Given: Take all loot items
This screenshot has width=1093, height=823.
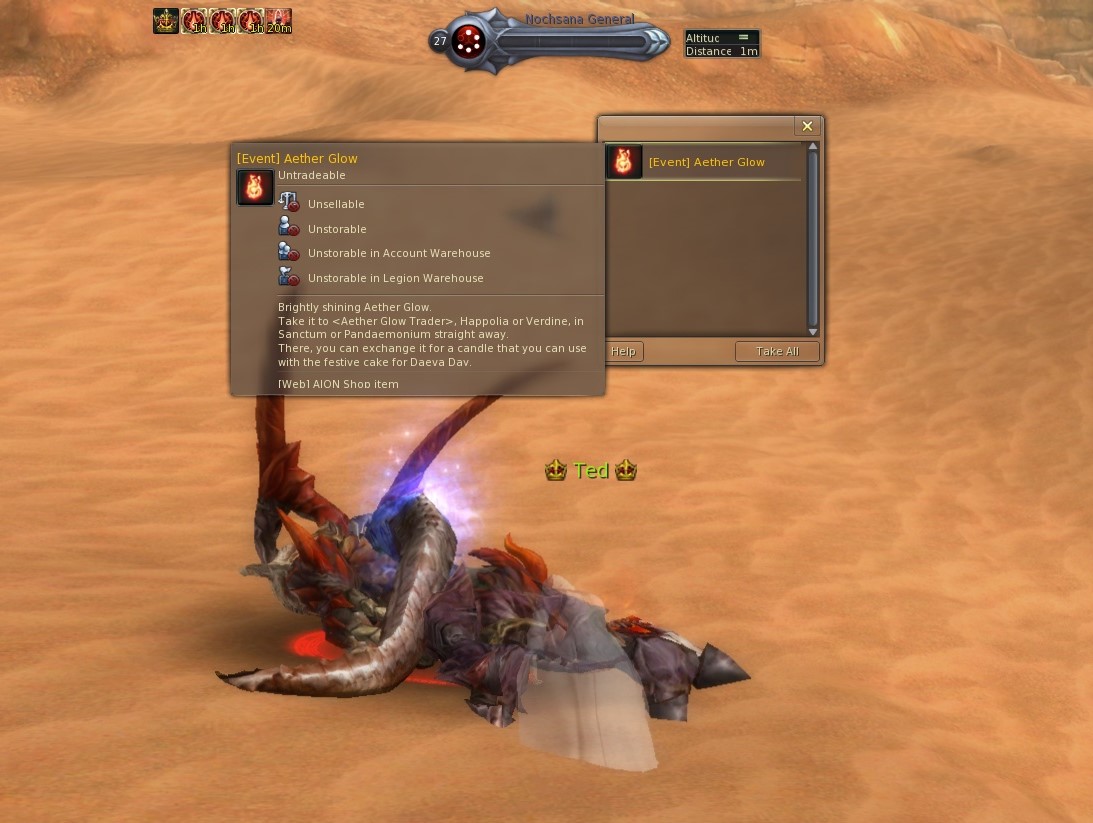Looking at the screenshot, I should 777,351.
